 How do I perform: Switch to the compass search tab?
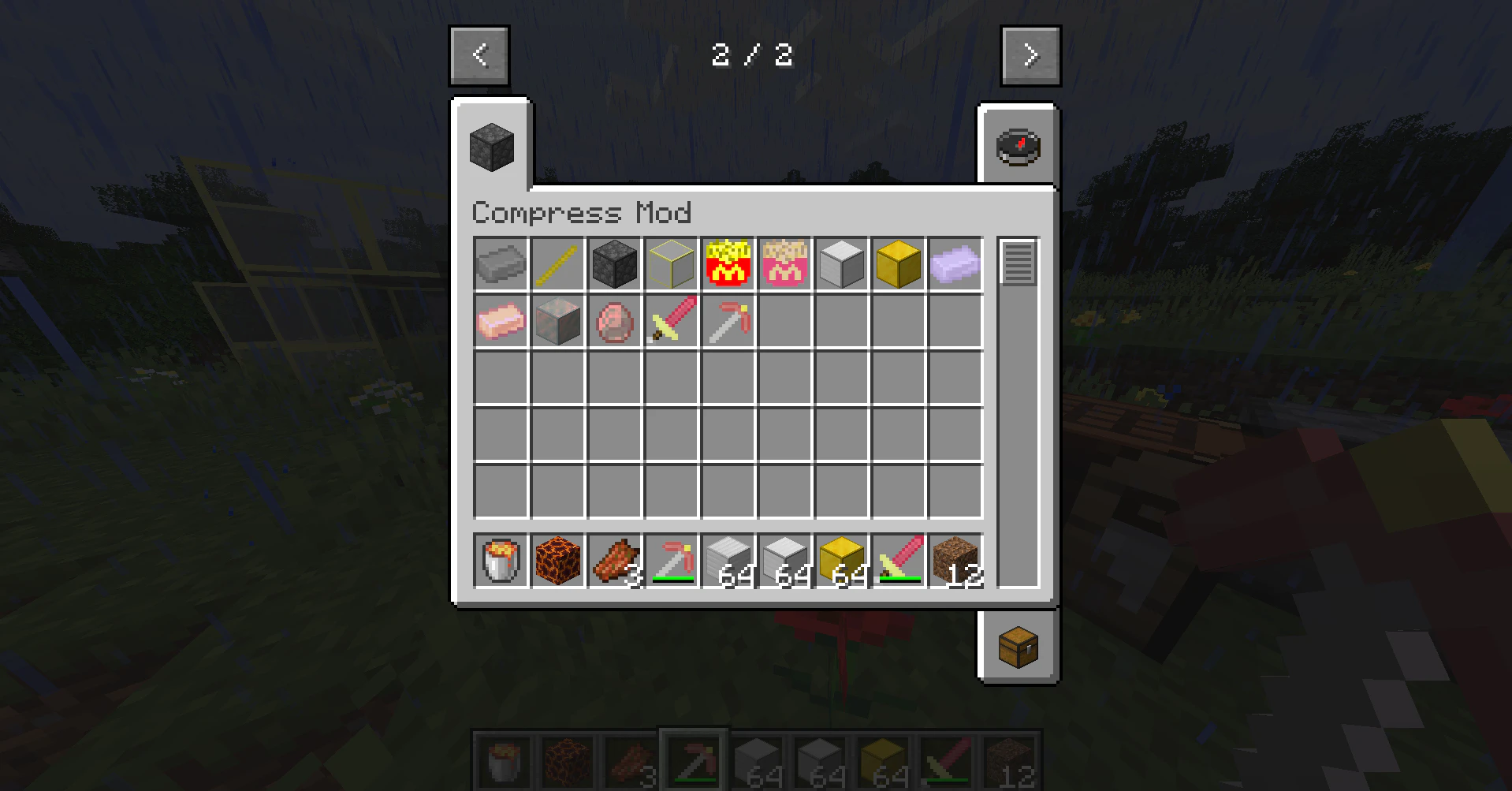(x=1018, y=146)
